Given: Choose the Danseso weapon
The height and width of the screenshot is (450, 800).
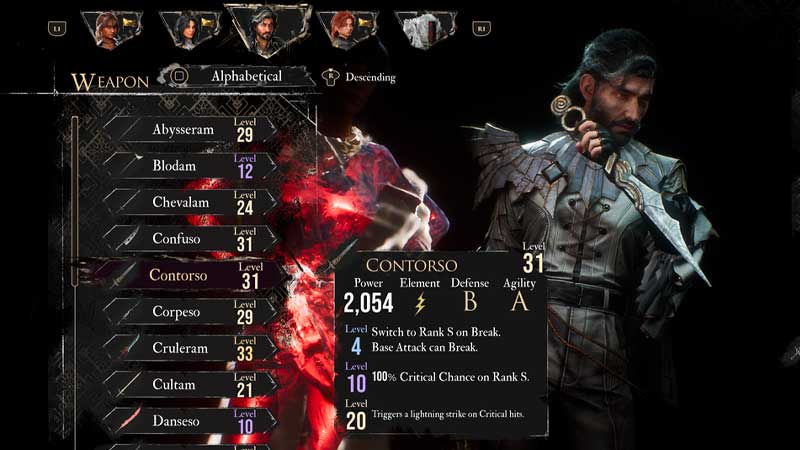Looking at the screenshot, I should click(185, 421).
